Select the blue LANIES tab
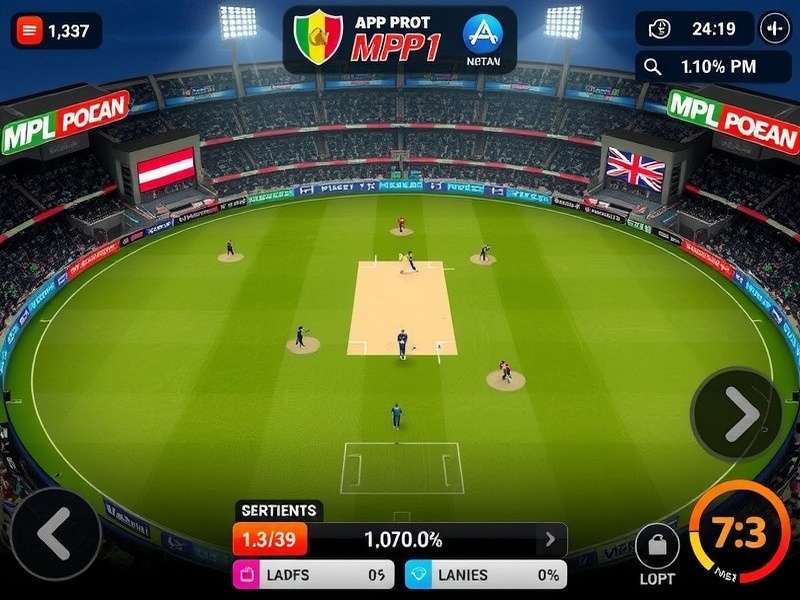This screenshot has width=800, height=600. (484, 575)
